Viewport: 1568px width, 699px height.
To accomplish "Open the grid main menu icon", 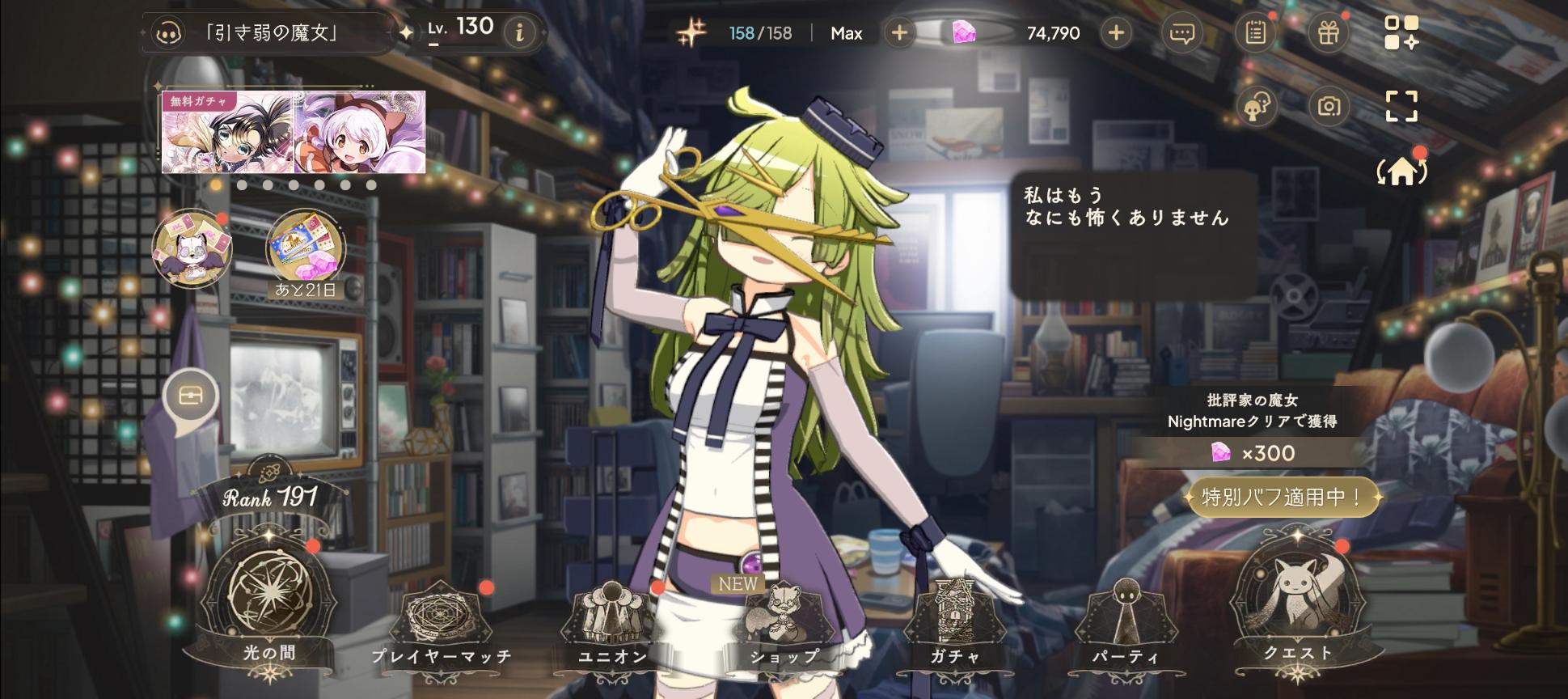I will coord(1401,33).
